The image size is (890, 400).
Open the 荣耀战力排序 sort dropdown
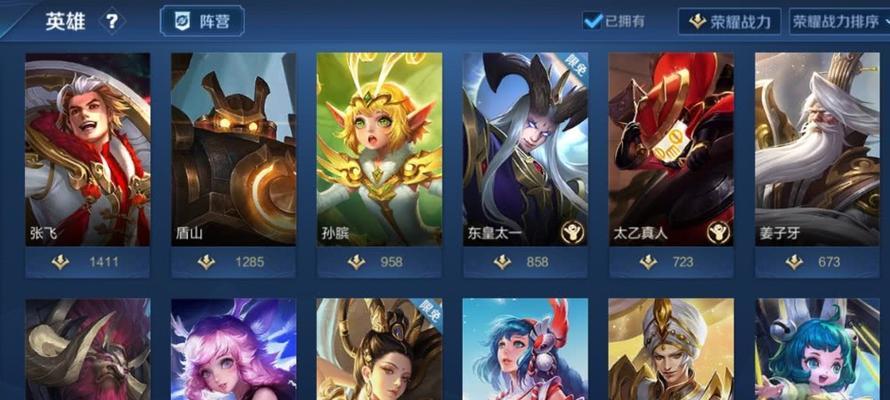(840, 21)
